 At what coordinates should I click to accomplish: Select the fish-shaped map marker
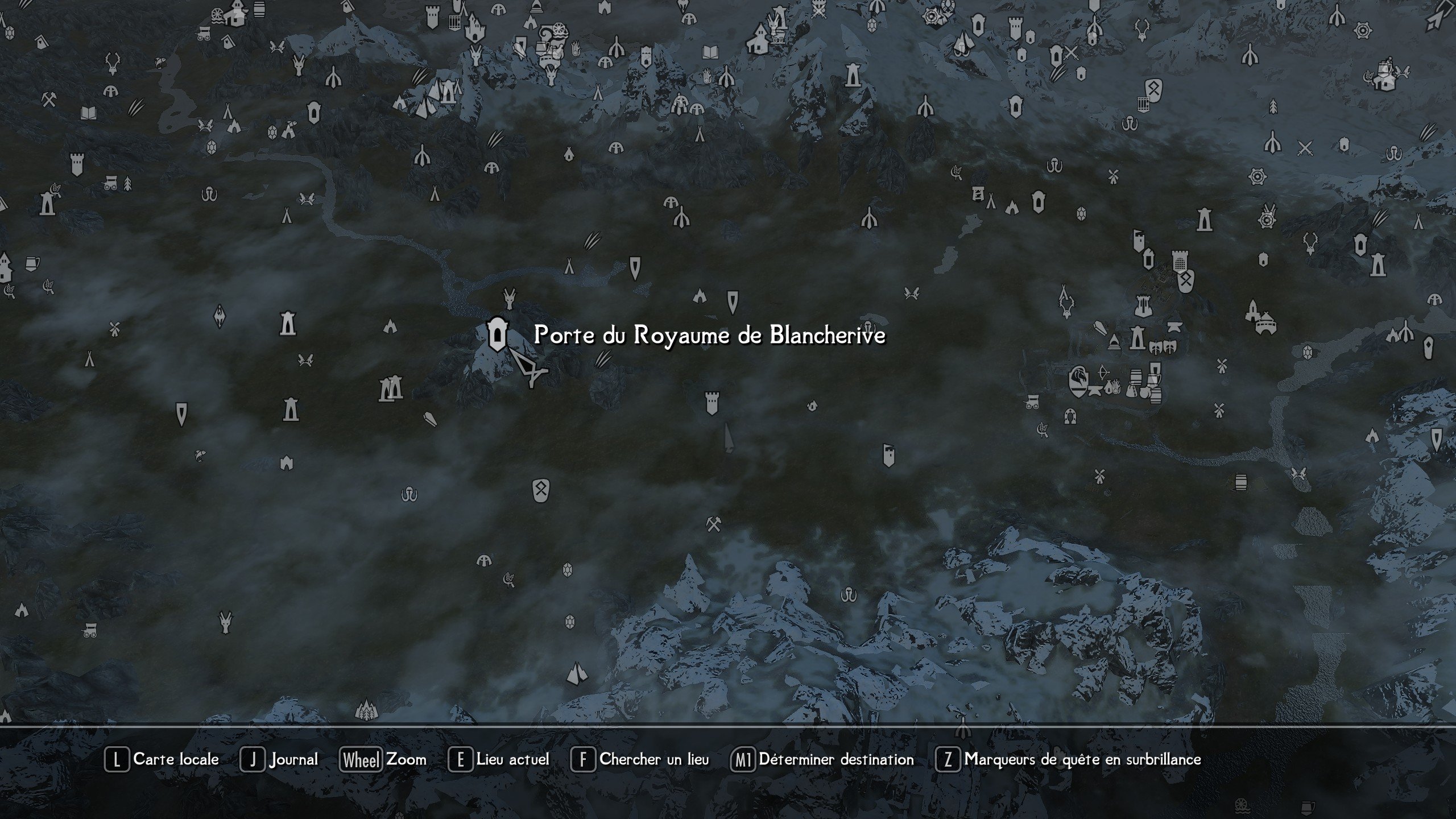pos(200,455)
